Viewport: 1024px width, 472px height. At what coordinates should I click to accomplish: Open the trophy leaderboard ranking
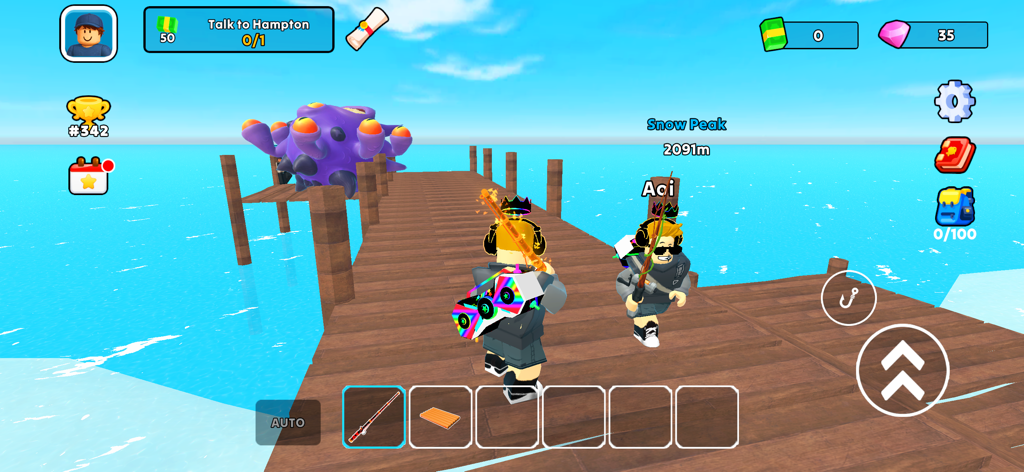click(88, 116)
